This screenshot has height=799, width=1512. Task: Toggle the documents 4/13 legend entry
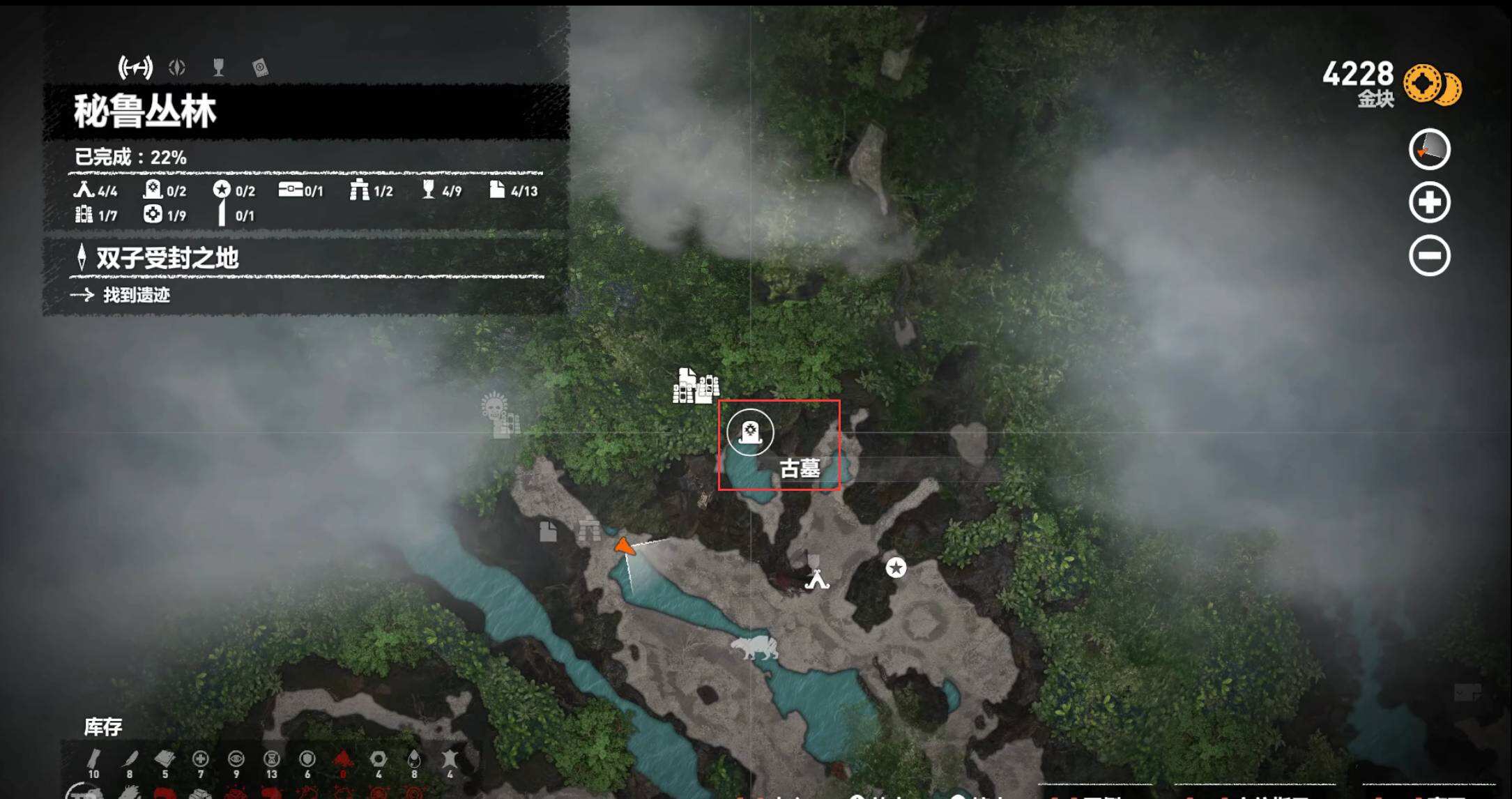(x=514, y=190)
